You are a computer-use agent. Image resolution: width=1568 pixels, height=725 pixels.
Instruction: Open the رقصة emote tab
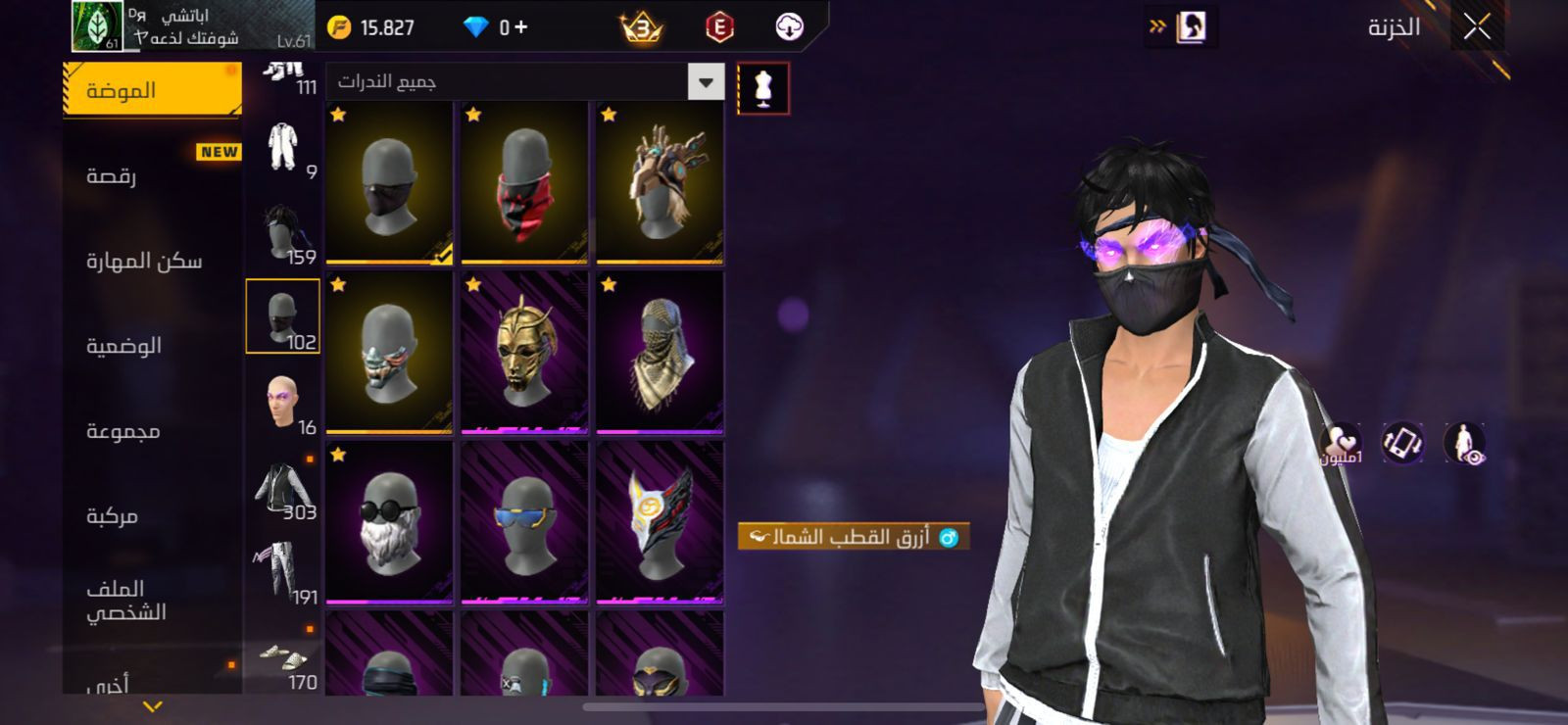[x=112, y=176]
